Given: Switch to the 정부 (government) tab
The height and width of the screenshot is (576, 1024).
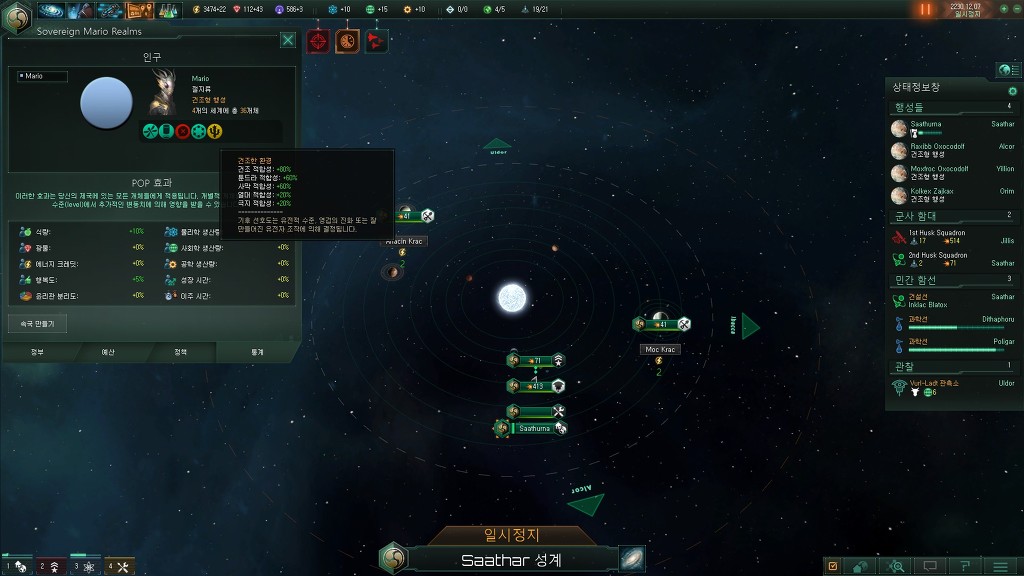Looking at the screenshot, I should coord(37,352).
